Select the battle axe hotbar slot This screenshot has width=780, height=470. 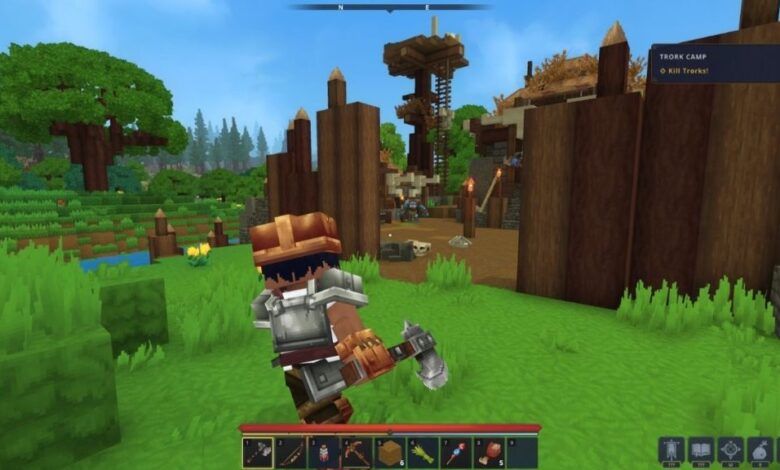point(257,452)
